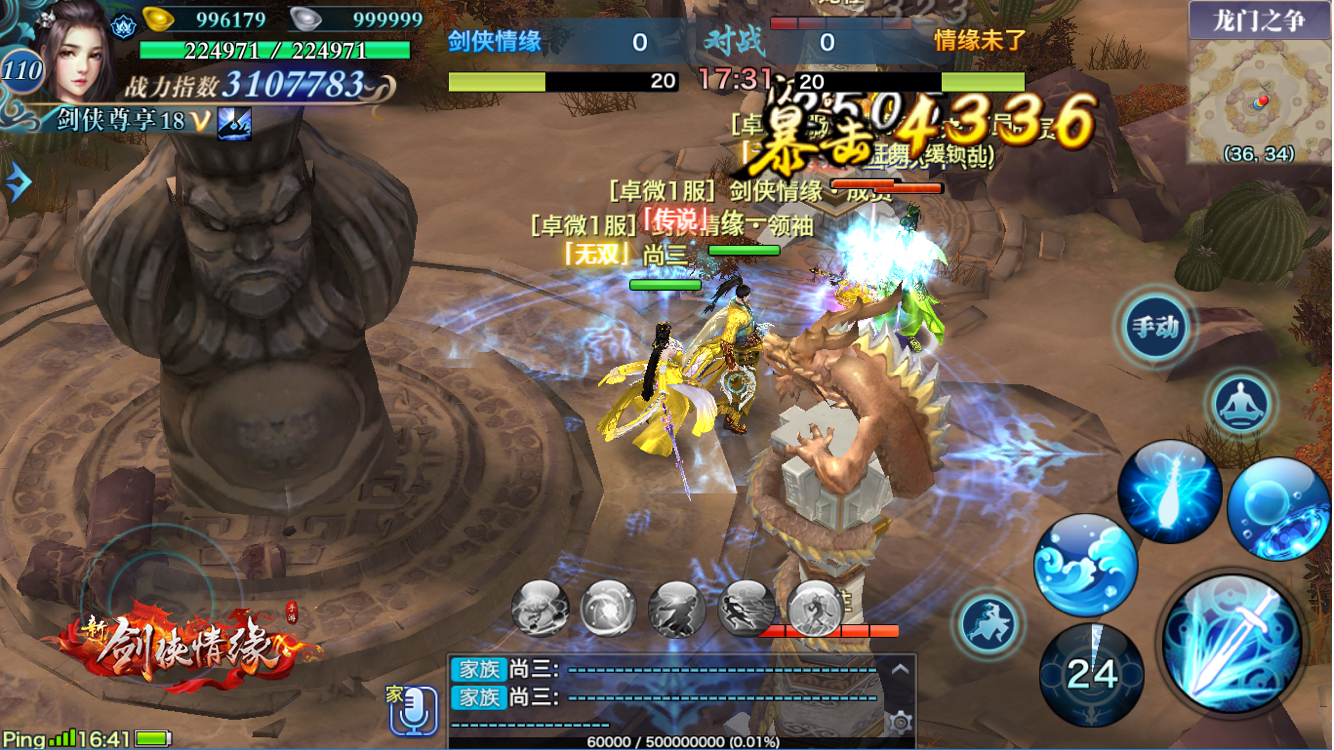This screenshot has height=750, width=1334.
Task: Expand the chat box with up arrow
Action: click(900, 669)
